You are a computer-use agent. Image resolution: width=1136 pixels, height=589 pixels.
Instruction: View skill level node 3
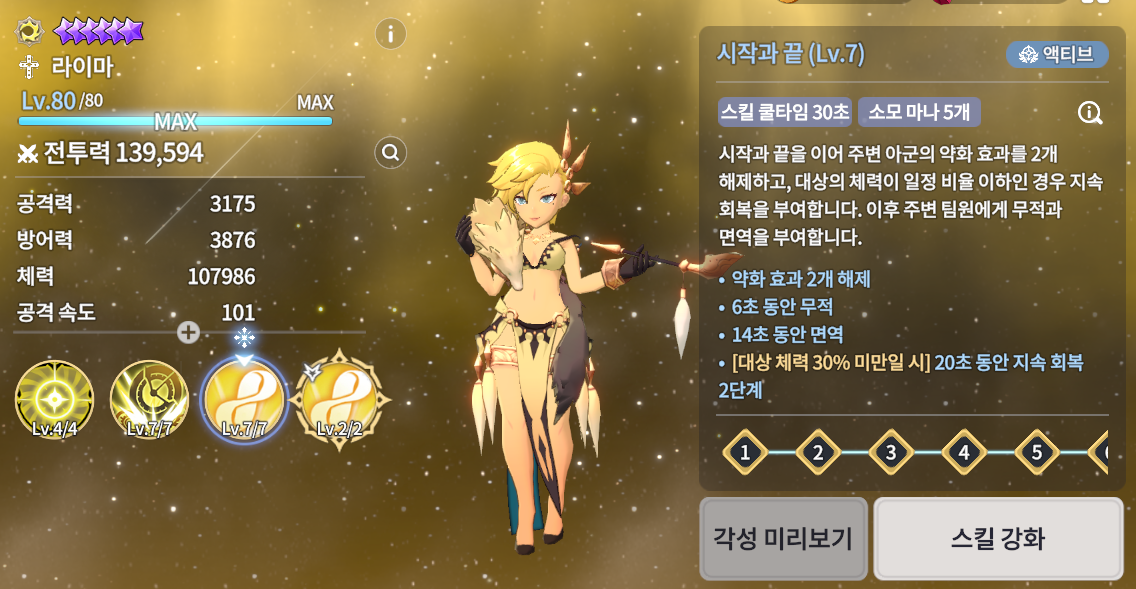click(x=891, y=453)
